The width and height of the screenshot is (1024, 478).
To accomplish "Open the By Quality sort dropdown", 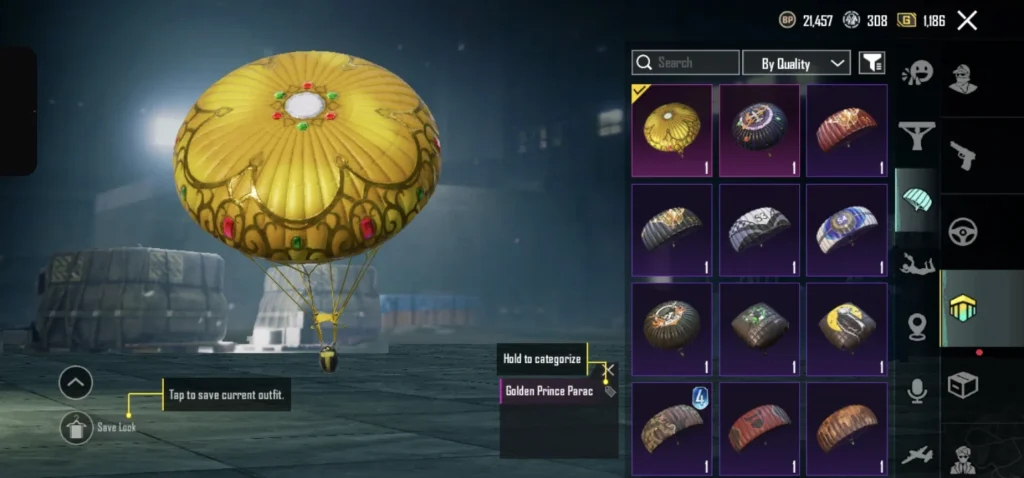I will click(x=796, y=63).
